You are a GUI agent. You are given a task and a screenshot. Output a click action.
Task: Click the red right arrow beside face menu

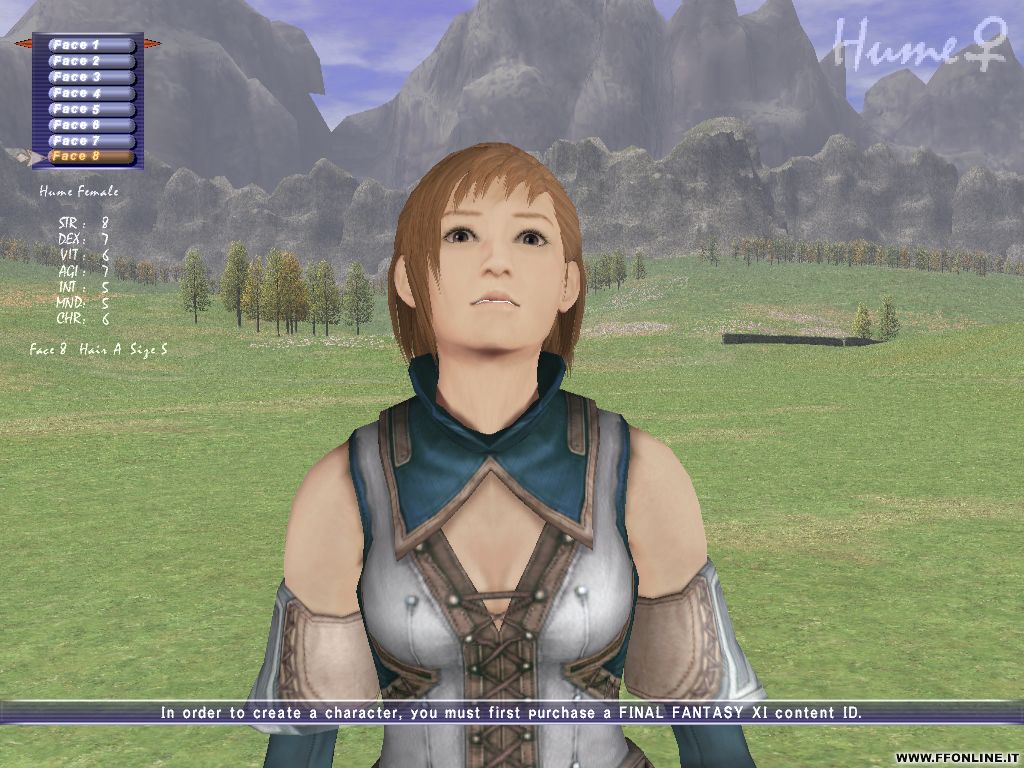[x=152, y=44]
